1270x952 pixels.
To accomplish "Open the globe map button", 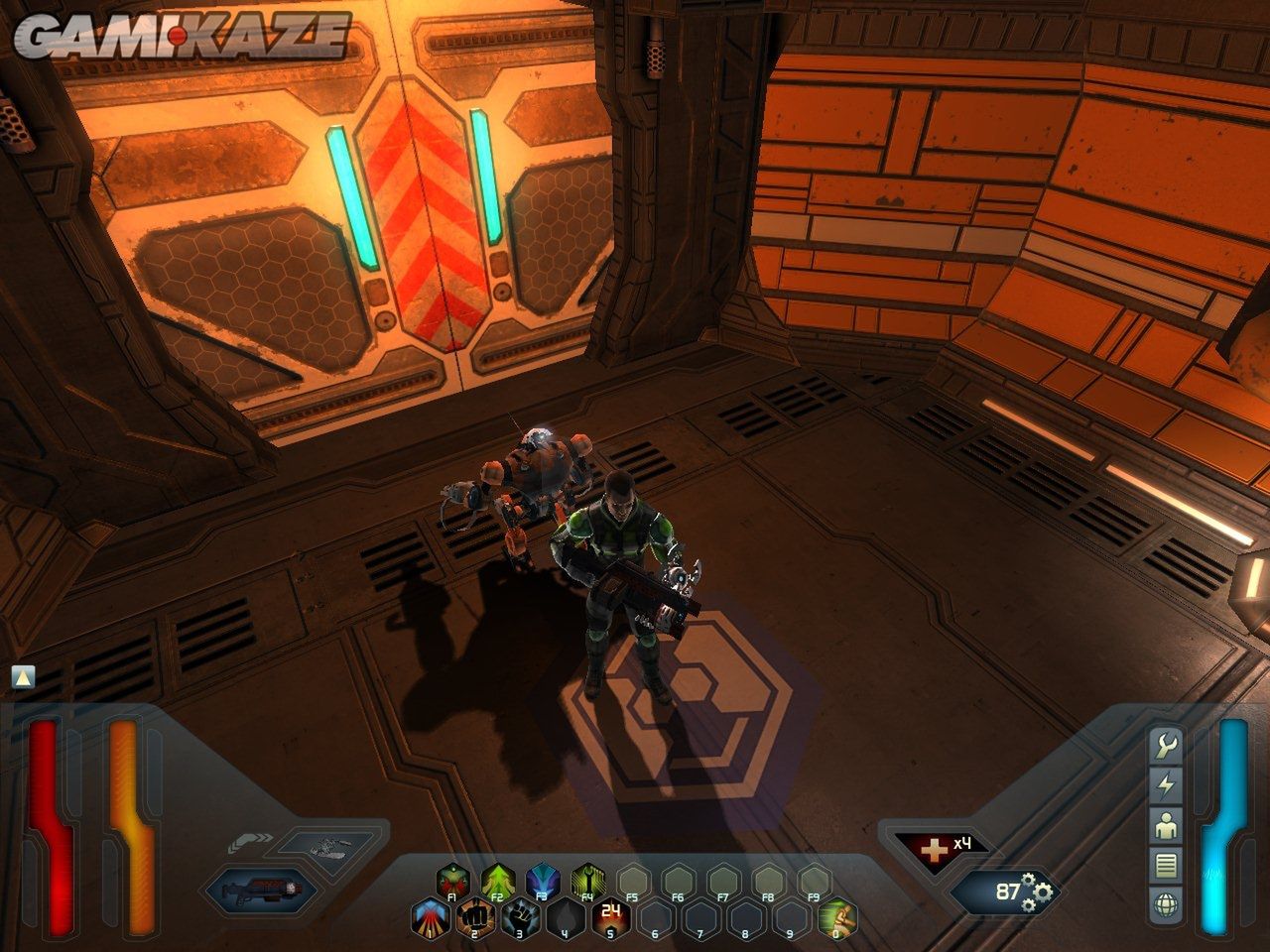I will [x=1166, y=903].
